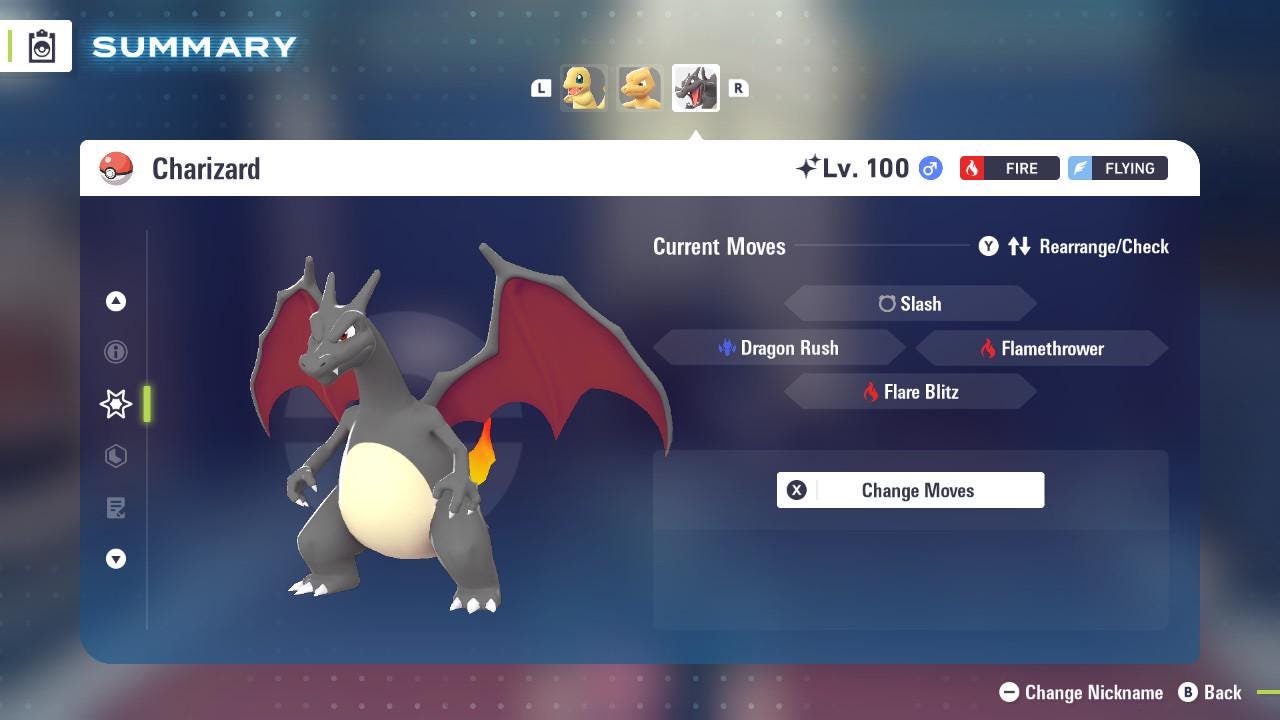Click the FLYING type badge
1280x720 pixels.
click(x=1117, y=168)
